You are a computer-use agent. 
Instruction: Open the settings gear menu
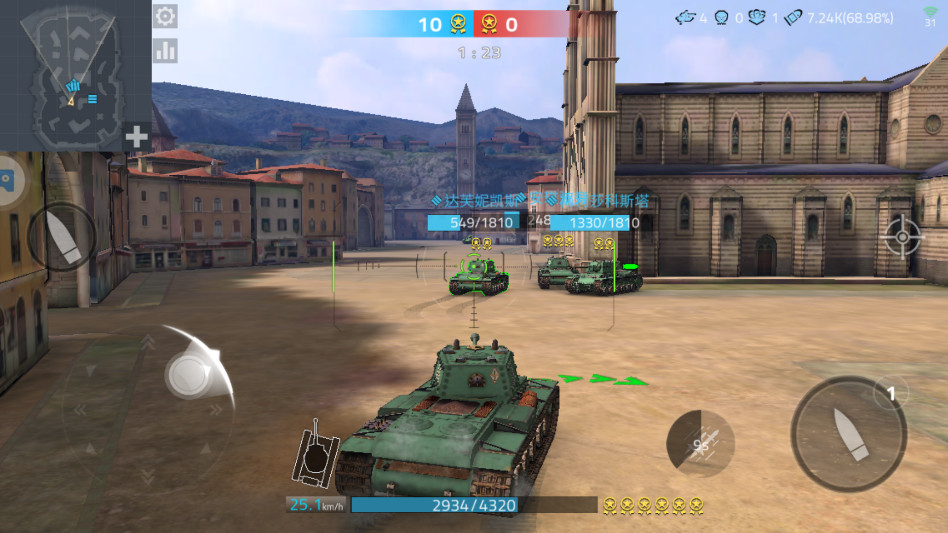tap(165, 16)
